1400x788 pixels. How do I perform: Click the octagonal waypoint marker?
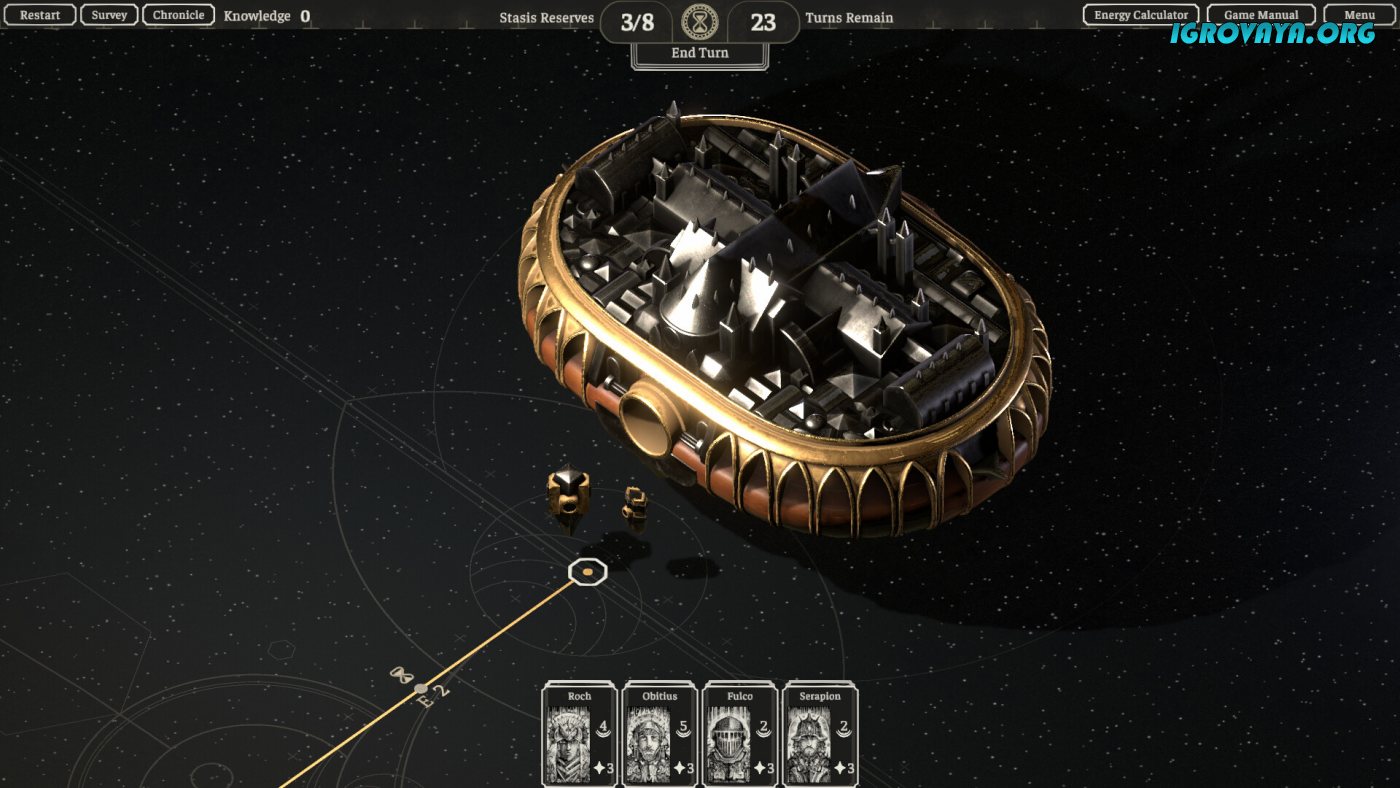(x=588, y=572)
